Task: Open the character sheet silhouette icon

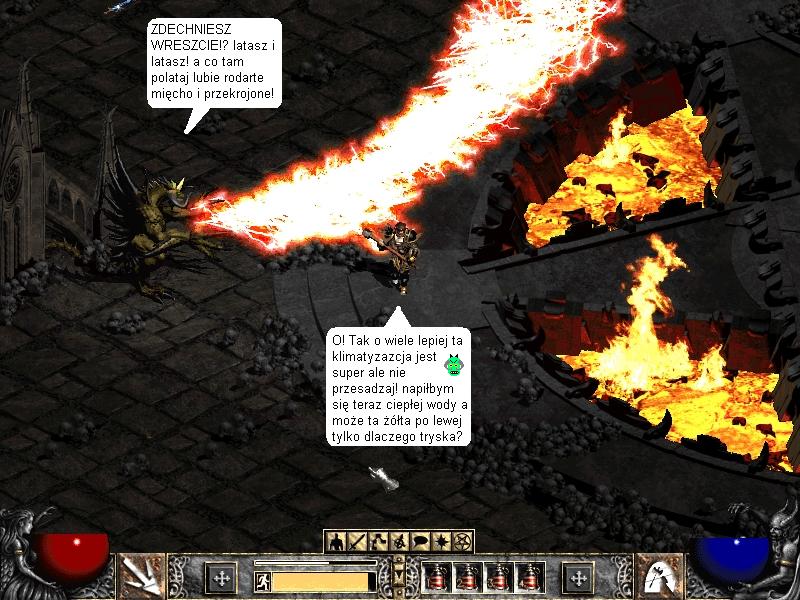Action: tap(335, 541)
